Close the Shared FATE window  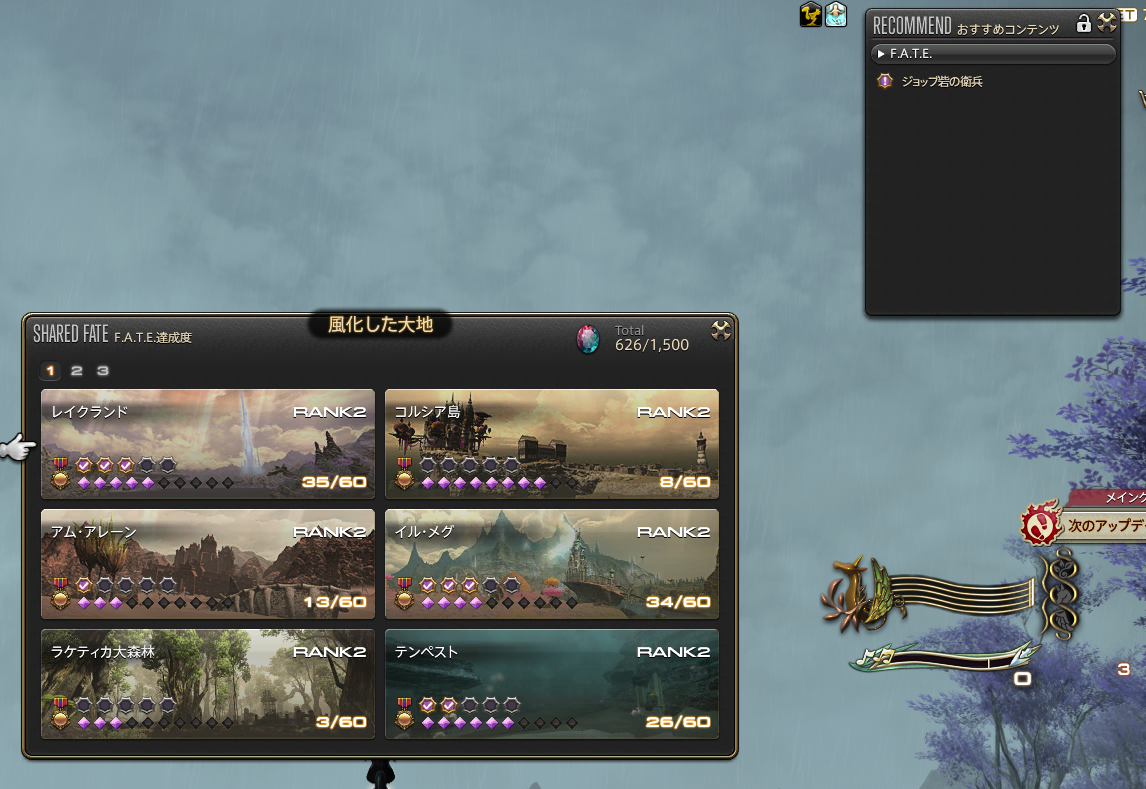pyautogui.click(x=721, y=331)
